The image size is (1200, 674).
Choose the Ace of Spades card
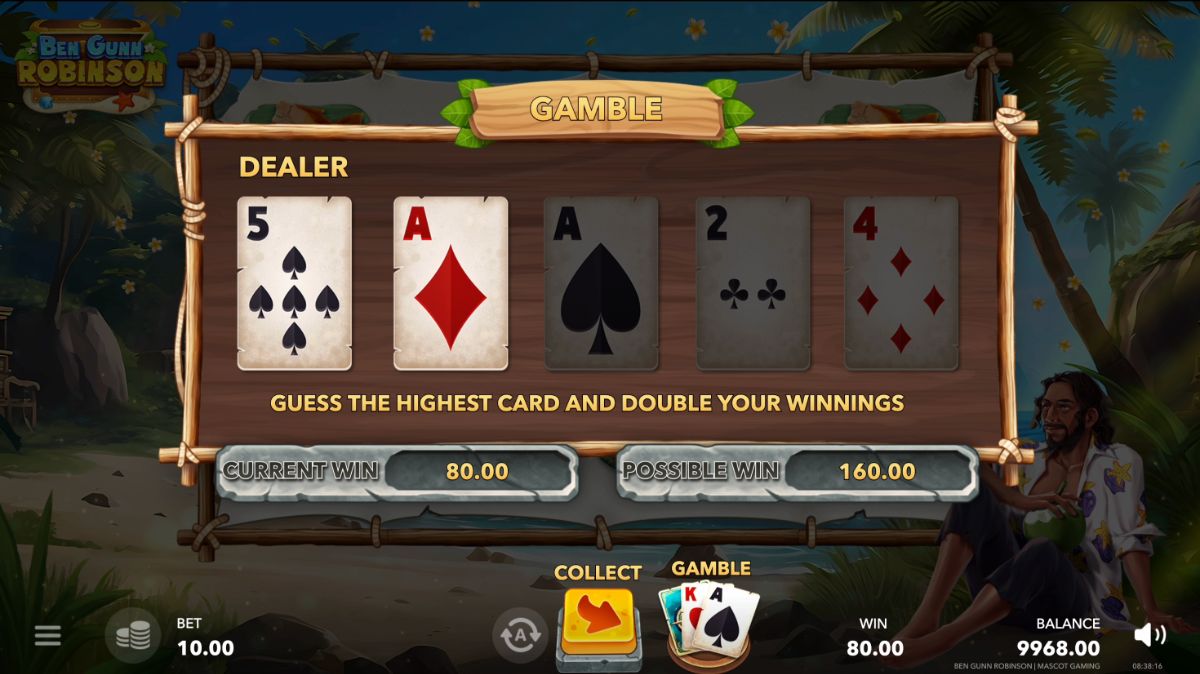[601, 283]
